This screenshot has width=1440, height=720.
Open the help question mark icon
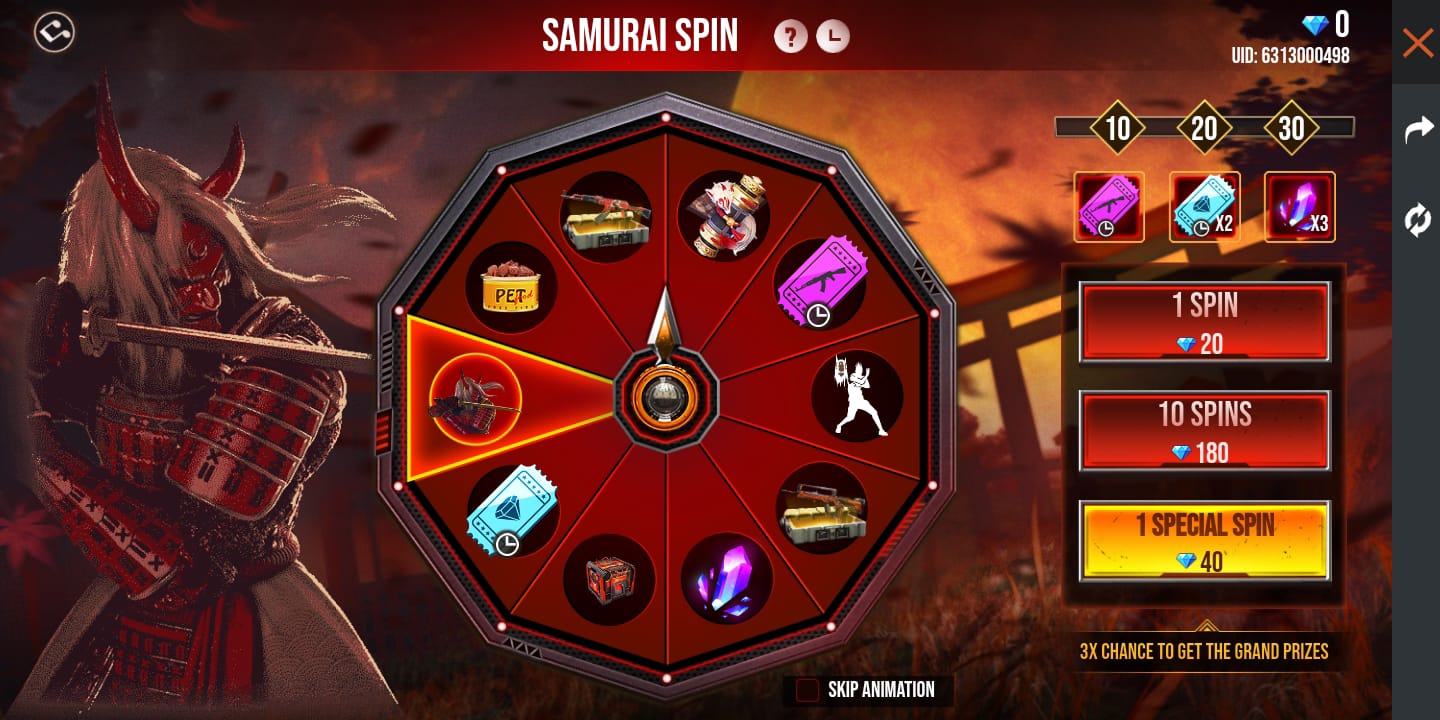(x=791, y=37)
